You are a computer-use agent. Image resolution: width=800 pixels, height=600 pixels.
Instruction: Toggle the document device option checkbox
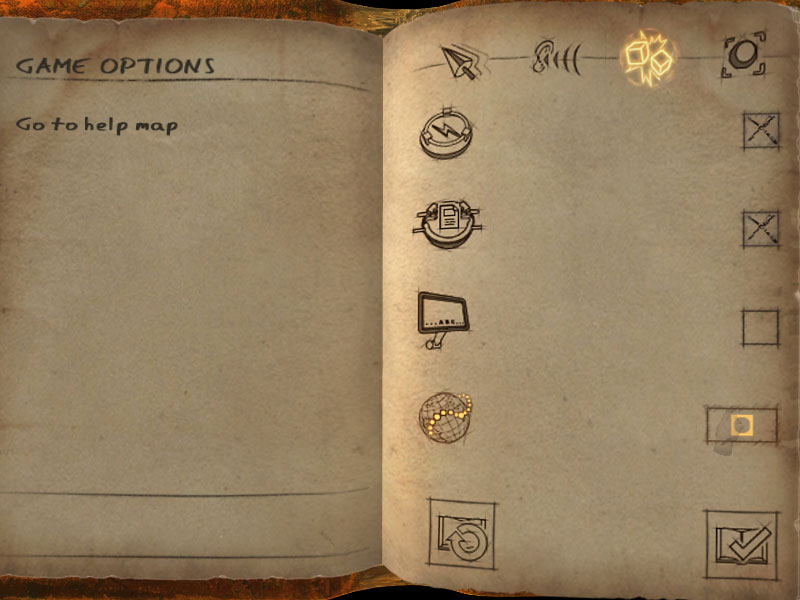[761, 229]
